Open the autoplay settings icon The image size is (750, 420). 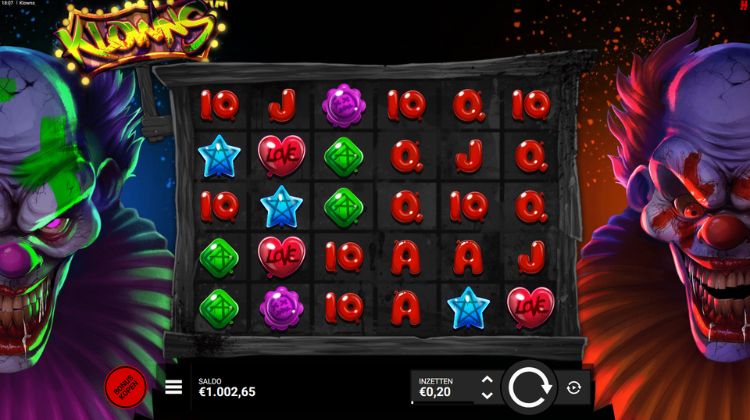[x=574, y=387]
